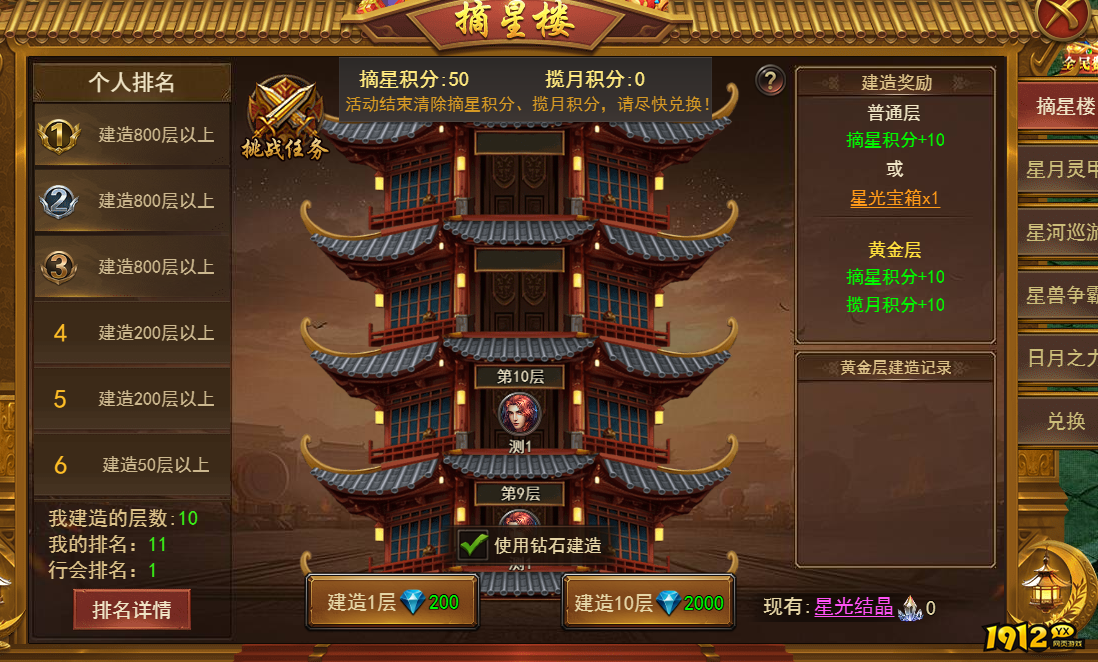This screenshot has width=1098, height=662.
Task: Select the rank 6 ranking row
Action: click(x=132, y=465)
